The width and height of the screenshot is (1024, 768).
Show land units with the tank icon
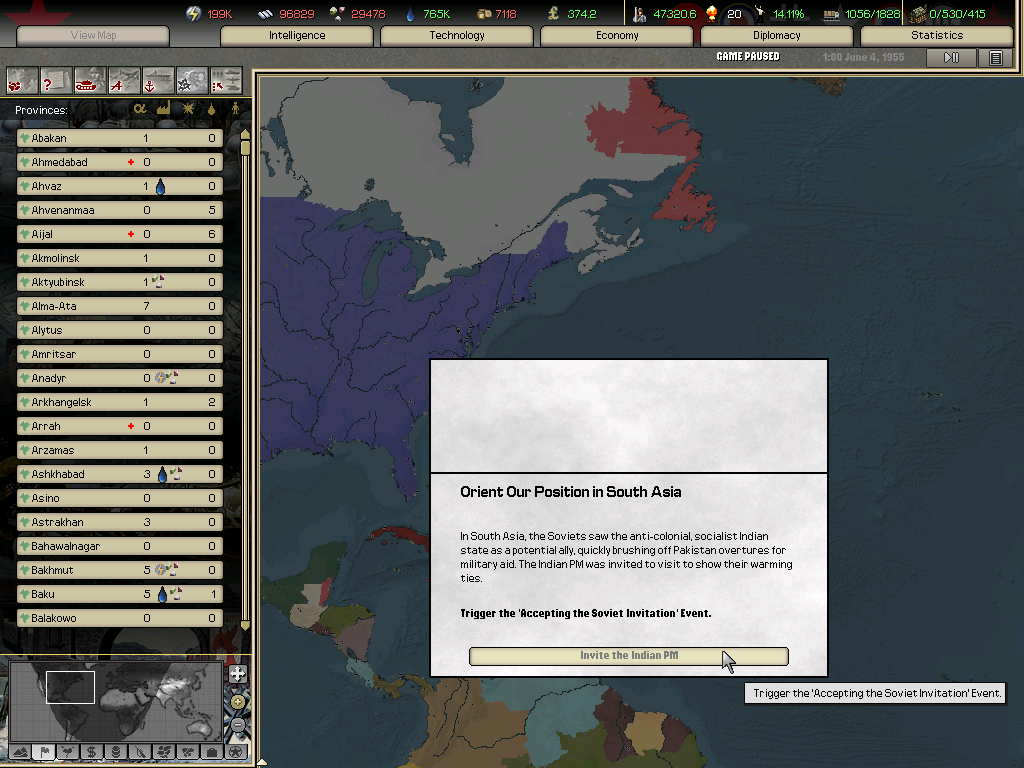[x=90, y=79]
